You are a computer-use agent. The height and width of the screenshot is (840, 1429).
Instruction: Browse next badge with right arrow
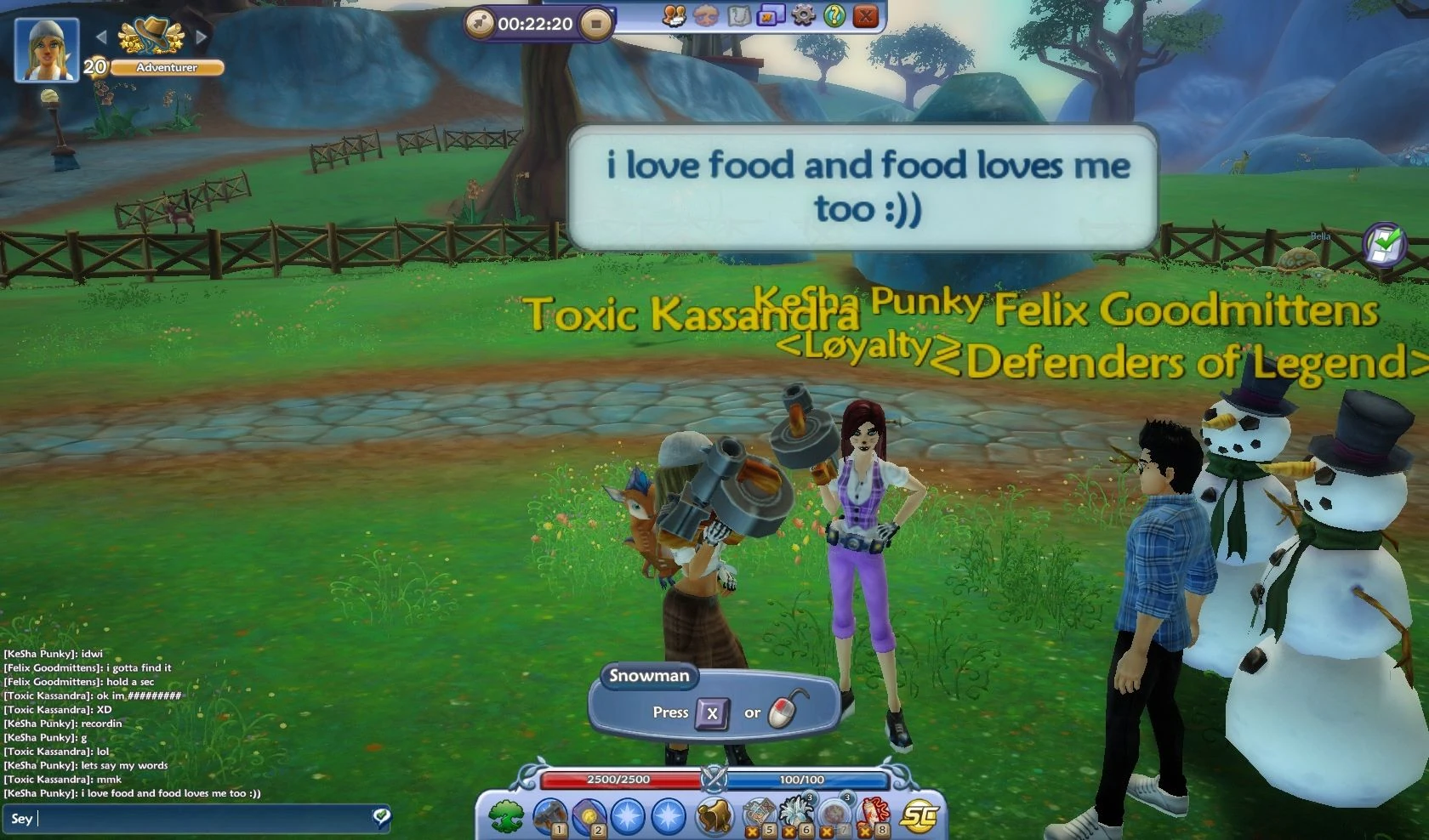[x=202, y=37]
